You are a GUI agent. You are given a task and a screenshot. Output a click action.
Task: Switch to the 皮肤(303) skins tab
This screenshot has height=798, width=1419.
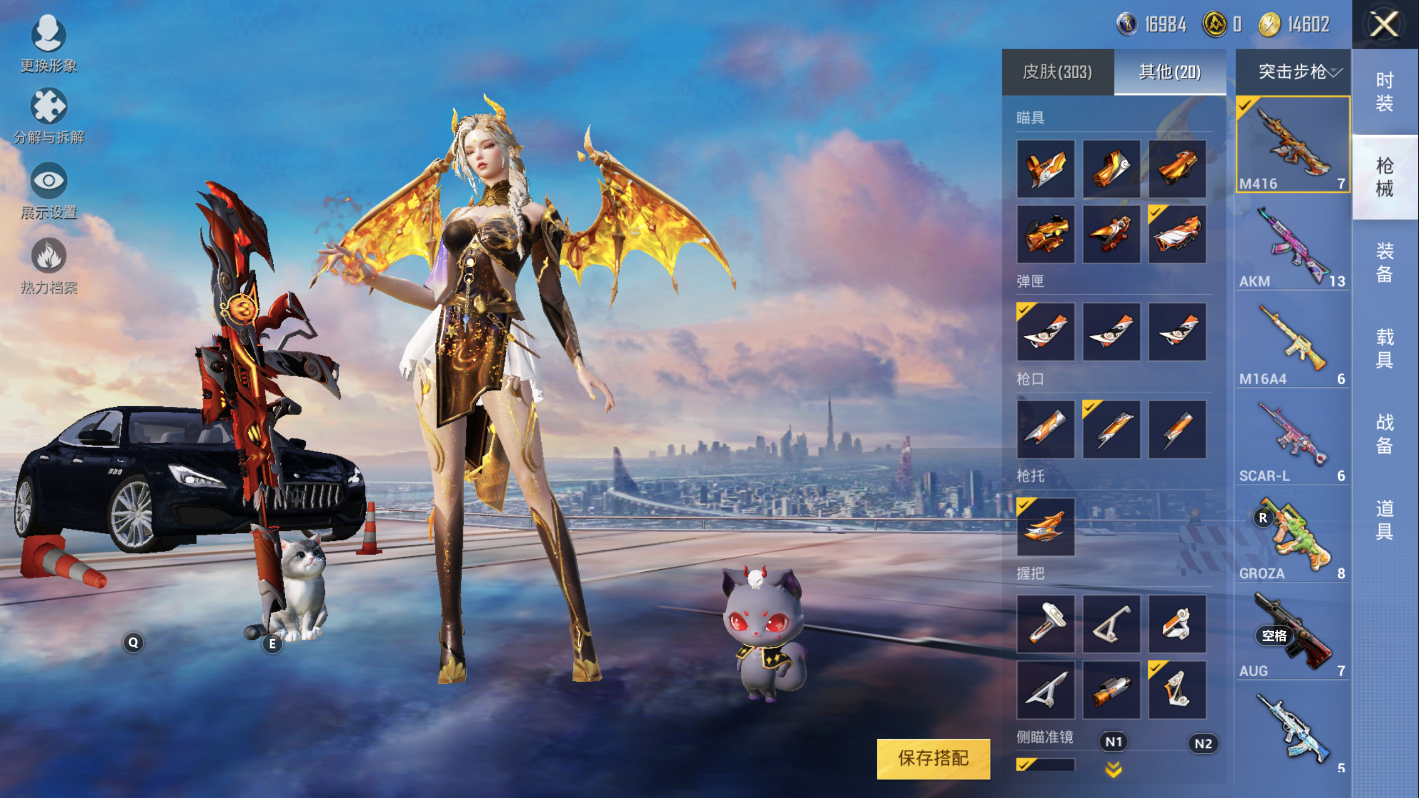tap(1057, 72)
